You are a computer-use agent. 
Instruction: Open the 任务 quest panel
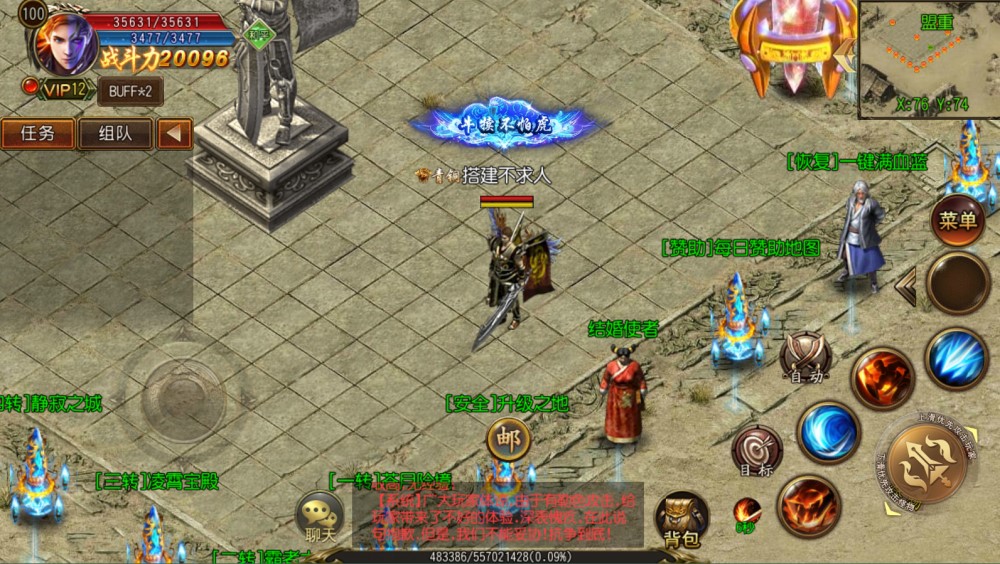38,134
